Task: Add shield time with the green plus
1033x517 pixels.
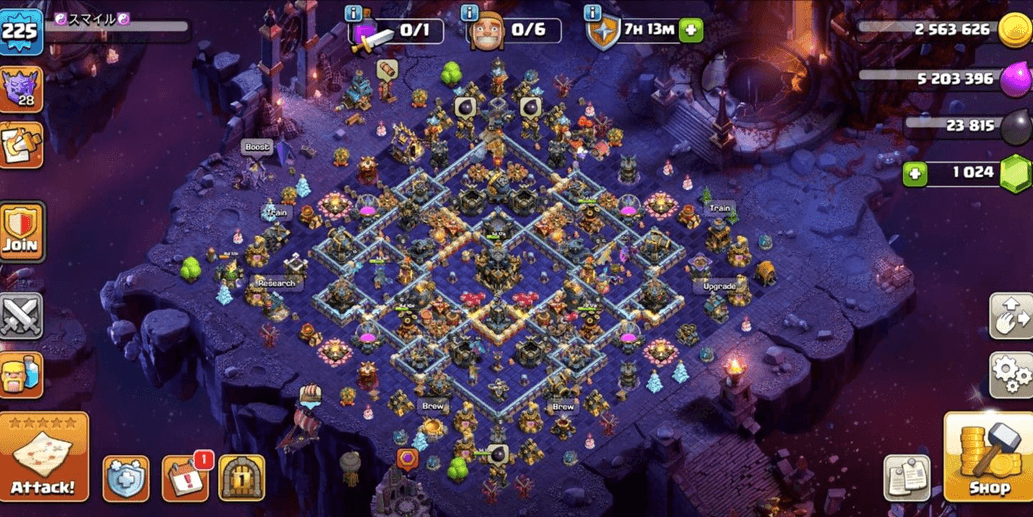Action: click(x=691, y=31)
